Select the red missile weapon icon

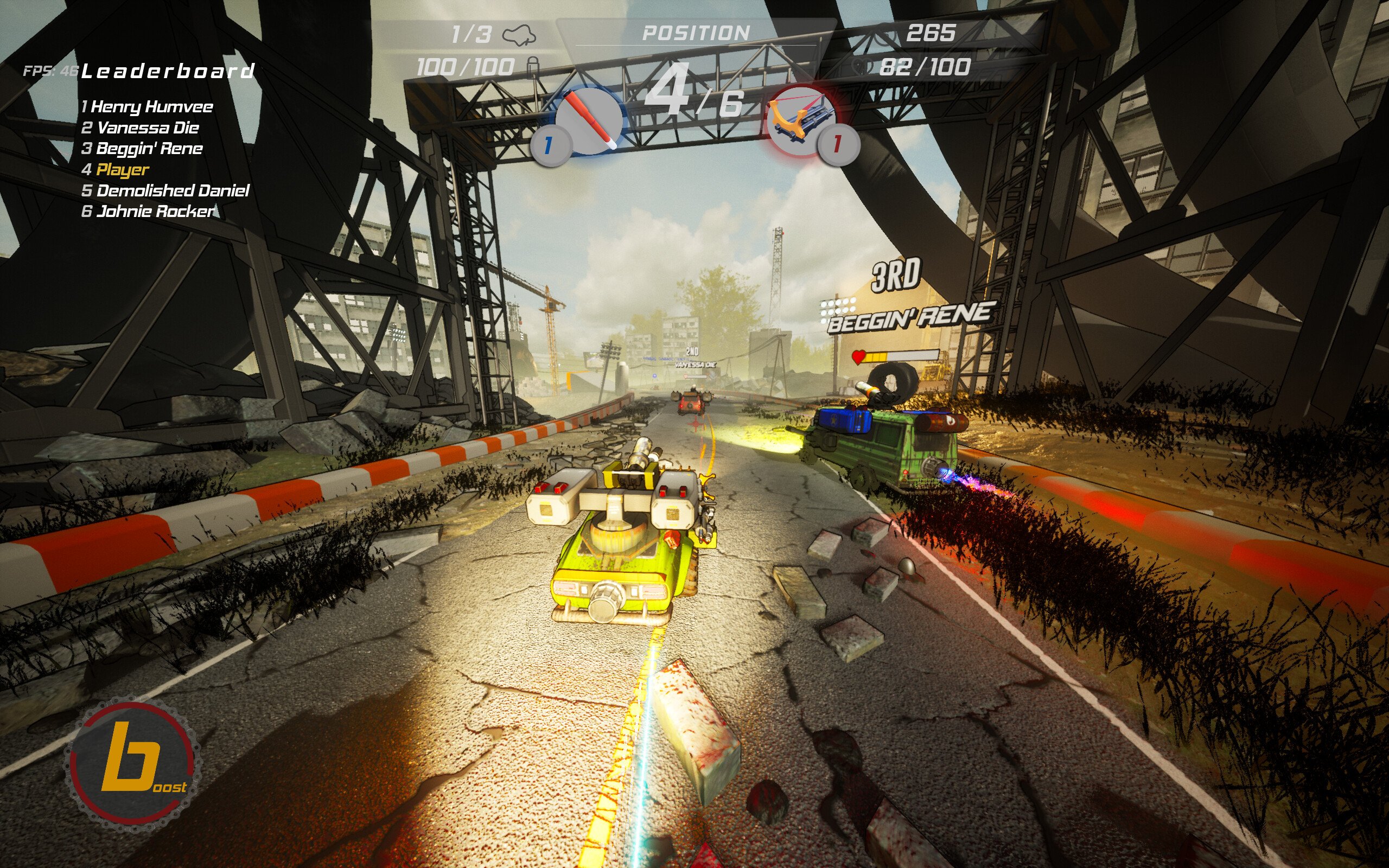(x=589, y=119)
